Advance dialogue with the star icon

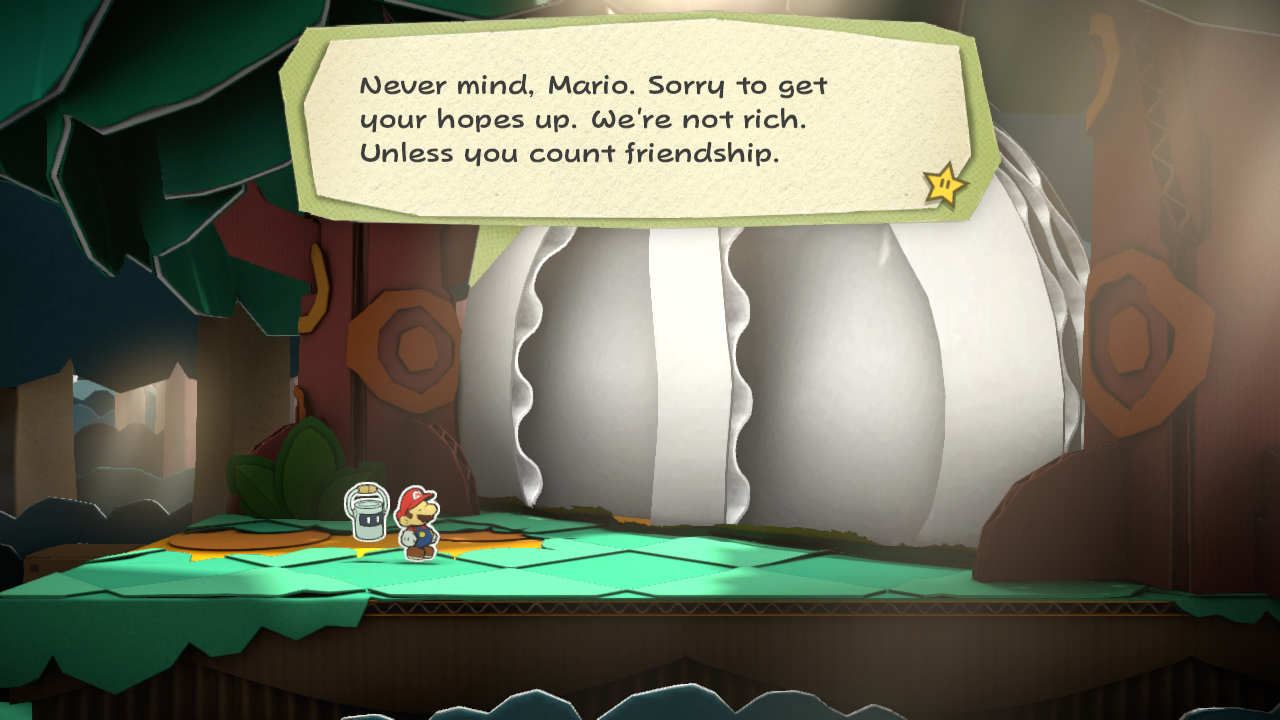(944, 185)
